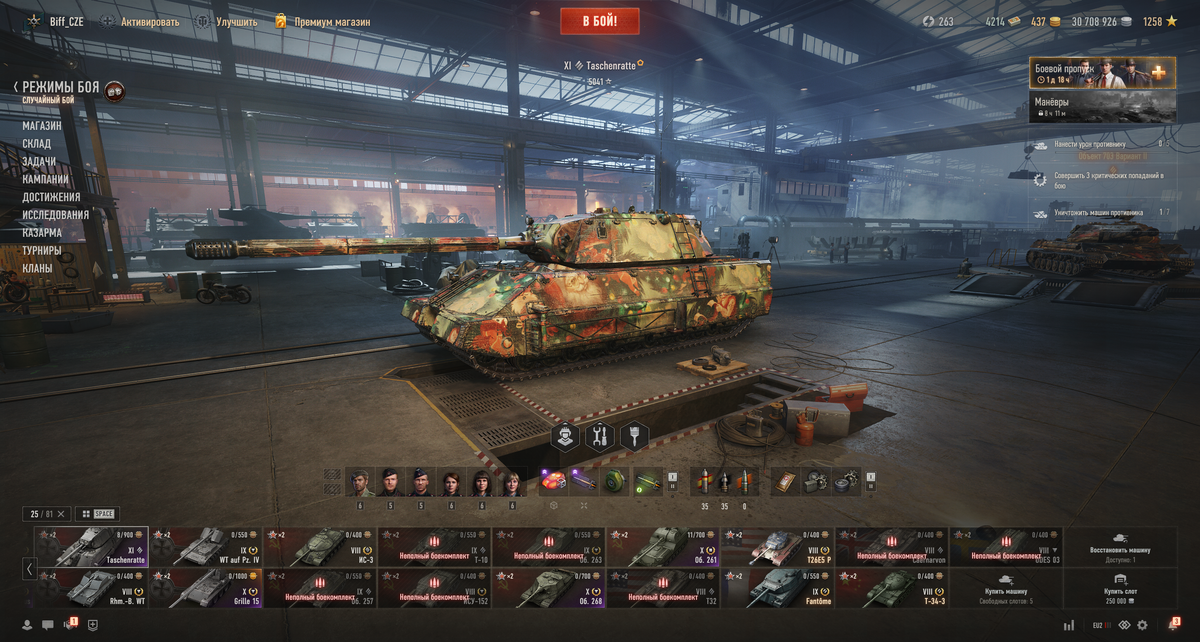Viewport: 1200px width, 642px height.
Task: Select the Fantôme tank in carousel
Action: (776, 588)
